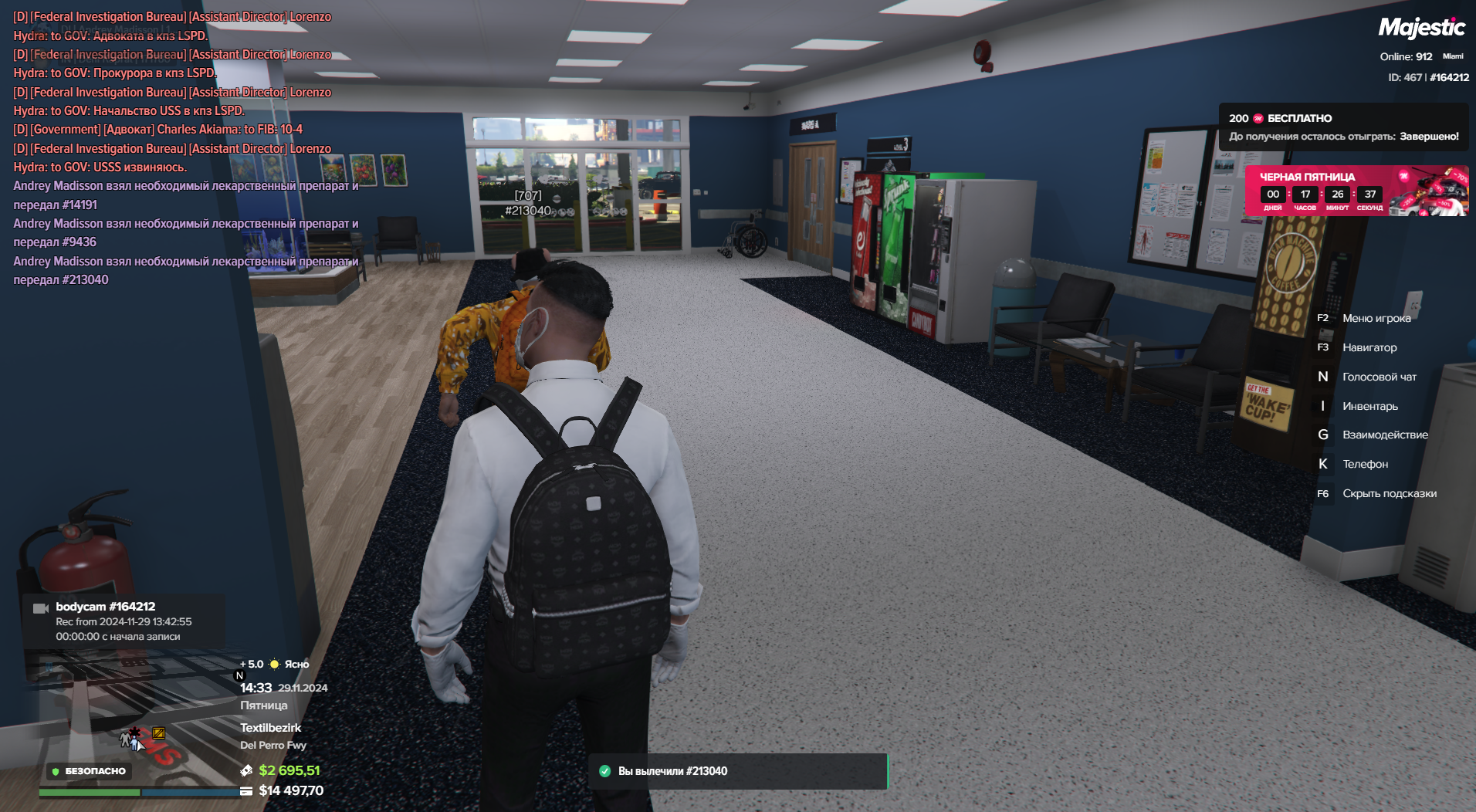Click the Majestic server logo
1476x812 pixels.
1421,29
